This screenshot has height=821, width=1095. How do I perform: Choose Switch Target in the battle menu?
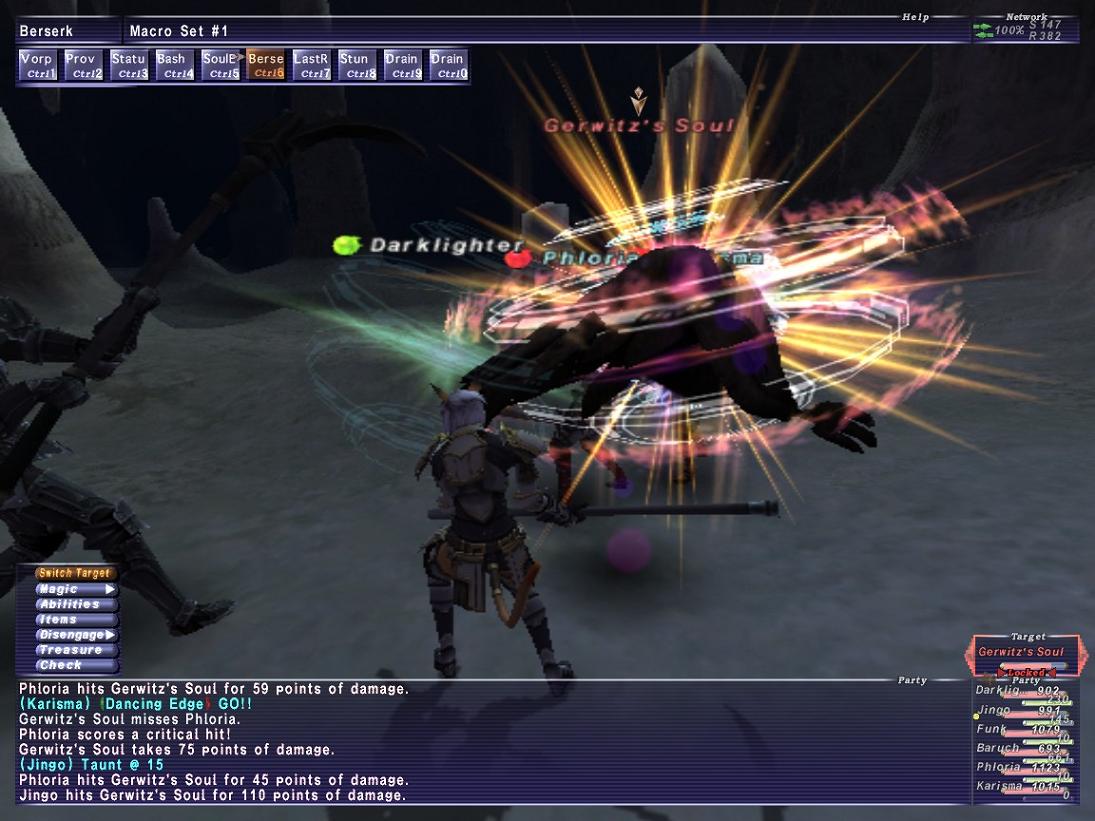(x=75, y=574)
